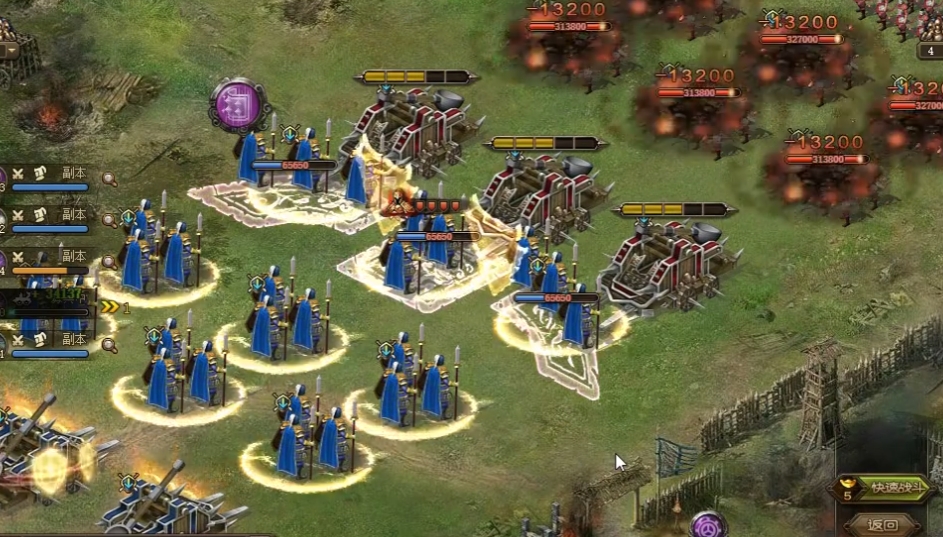Expand the dropdown arrow beside the supply cart
Viewport: 943px width, 537px height.
11,50
